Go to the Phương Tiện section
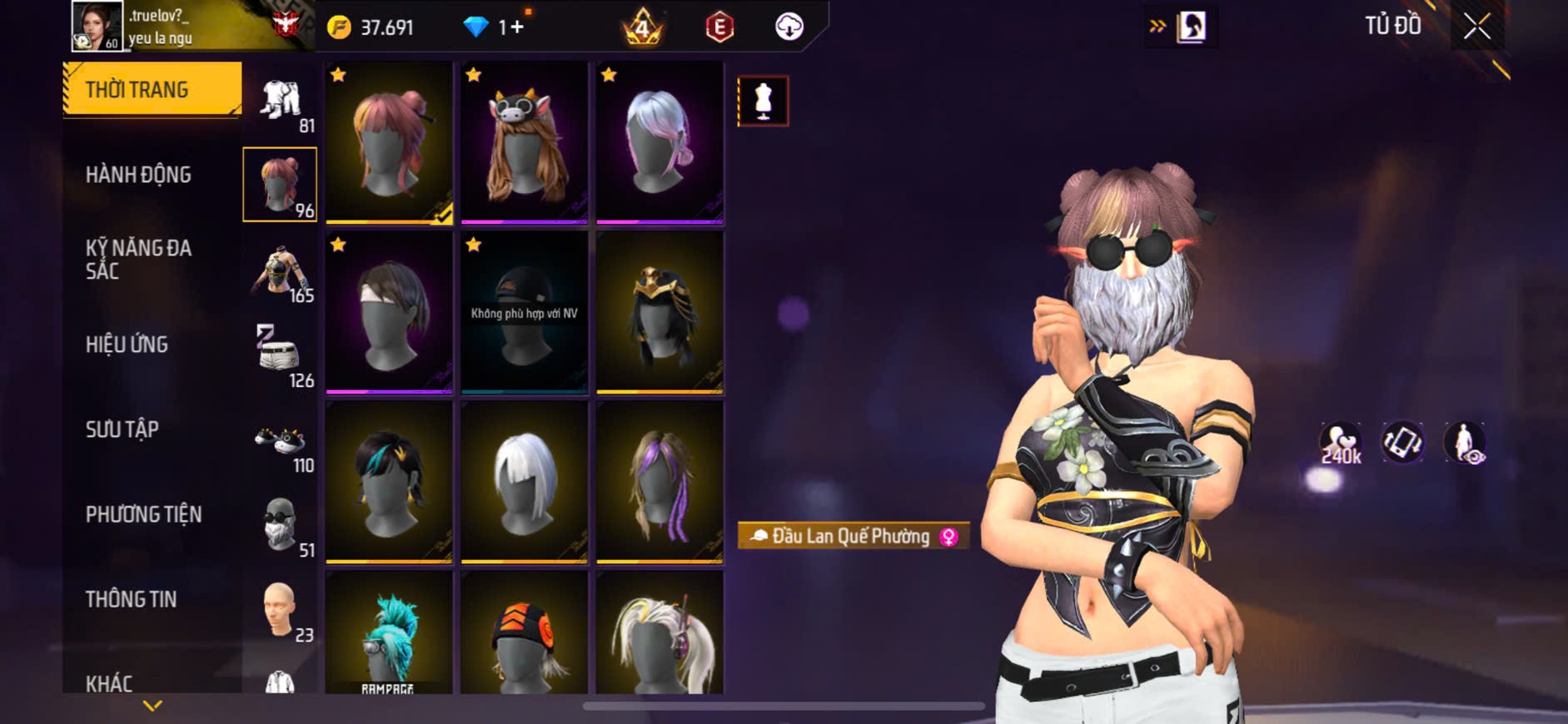The width and height of the screenshot is (1568, 724). (144, 514)
